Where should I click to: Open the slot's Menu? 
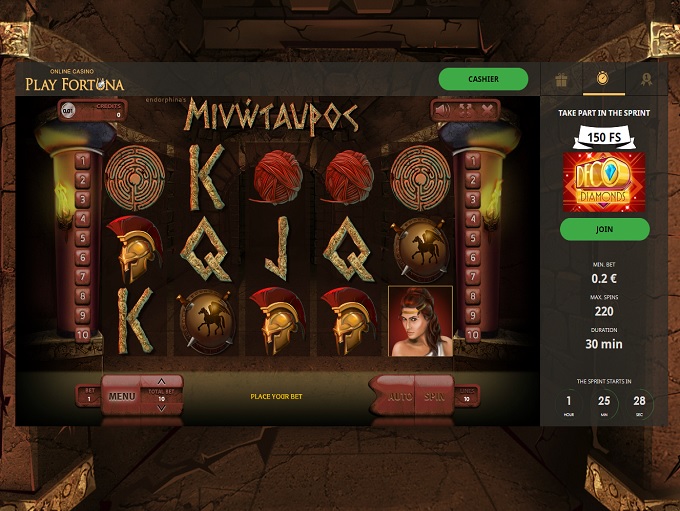pos(122,396)
